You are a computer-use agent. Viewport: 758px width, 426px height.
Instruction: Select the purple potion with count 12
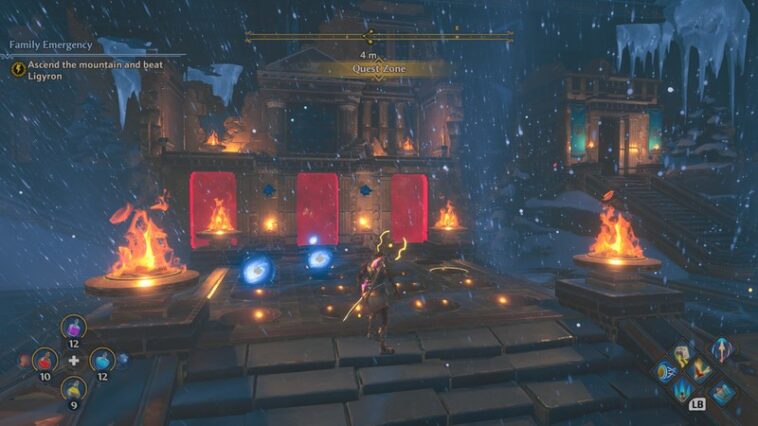73,327
